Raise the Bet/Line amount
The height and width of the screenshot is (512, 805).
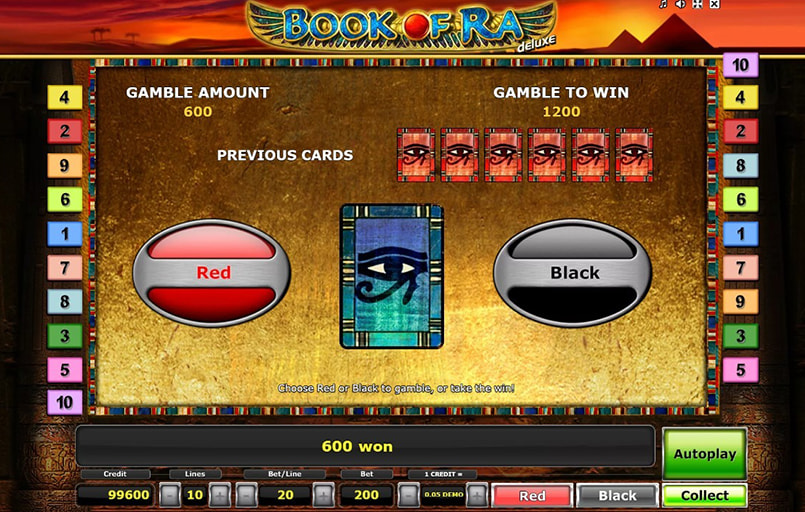coord(323,495)
